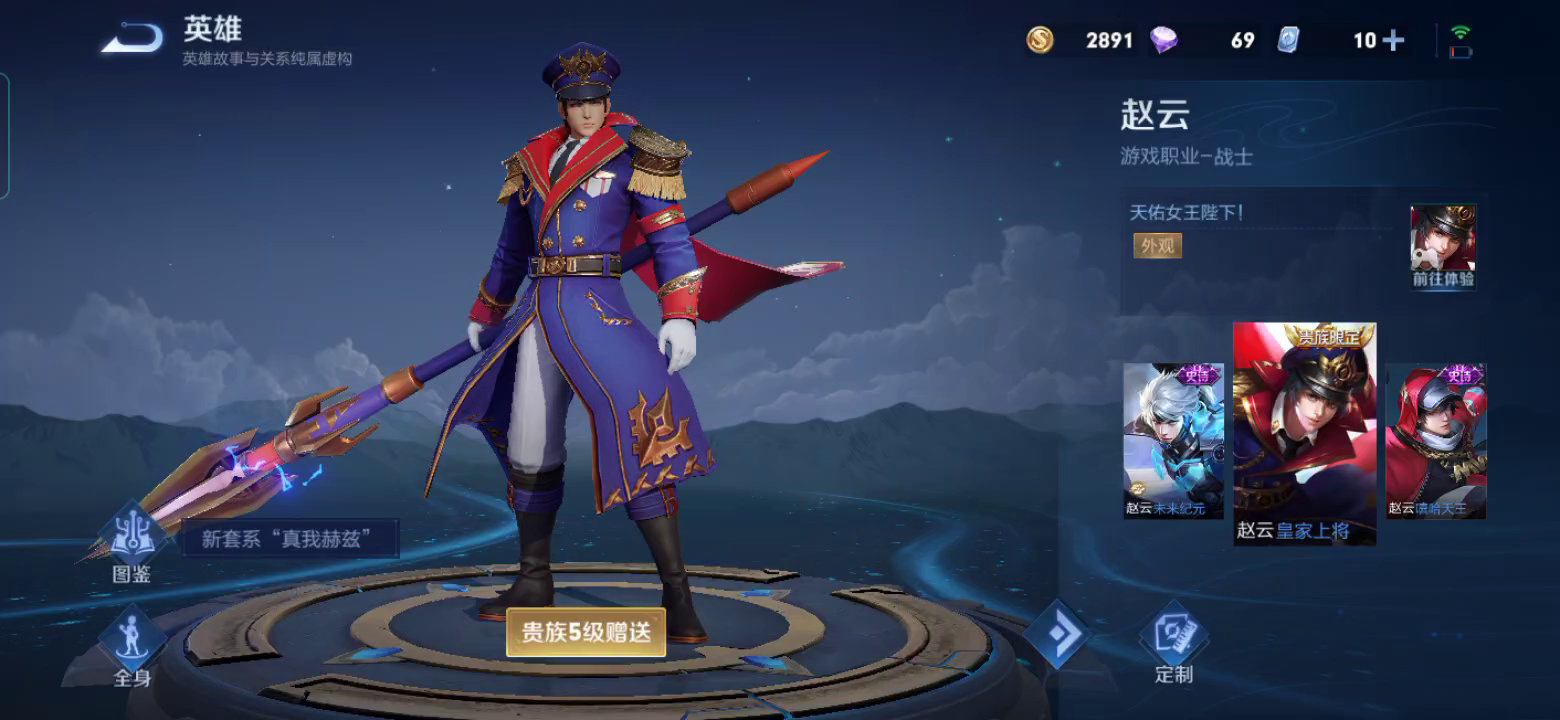
Task: Select the 未来纪元 skin card
Action: tap(1173, 441)
